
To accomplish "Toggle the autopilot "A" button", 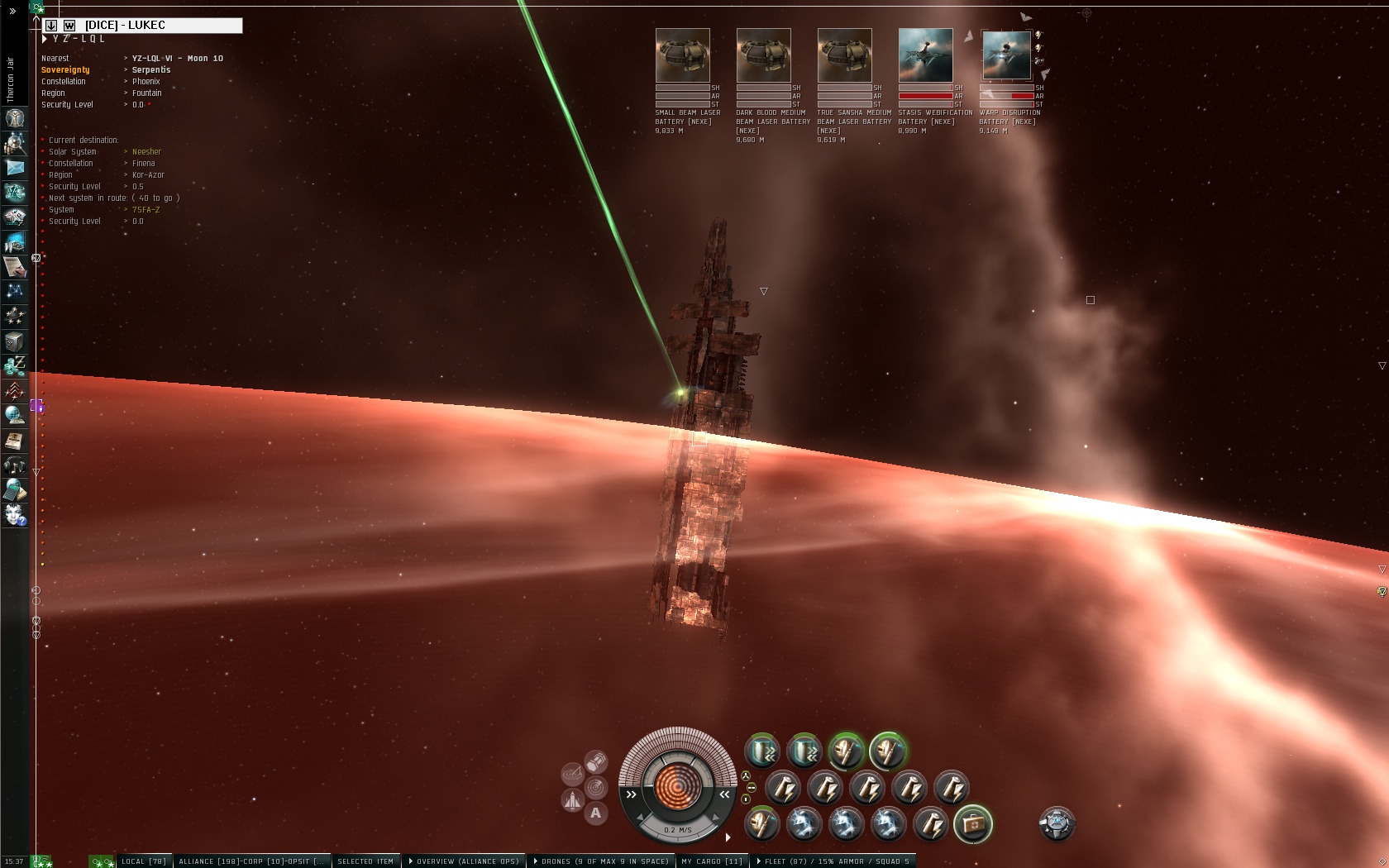I will 595,813.
